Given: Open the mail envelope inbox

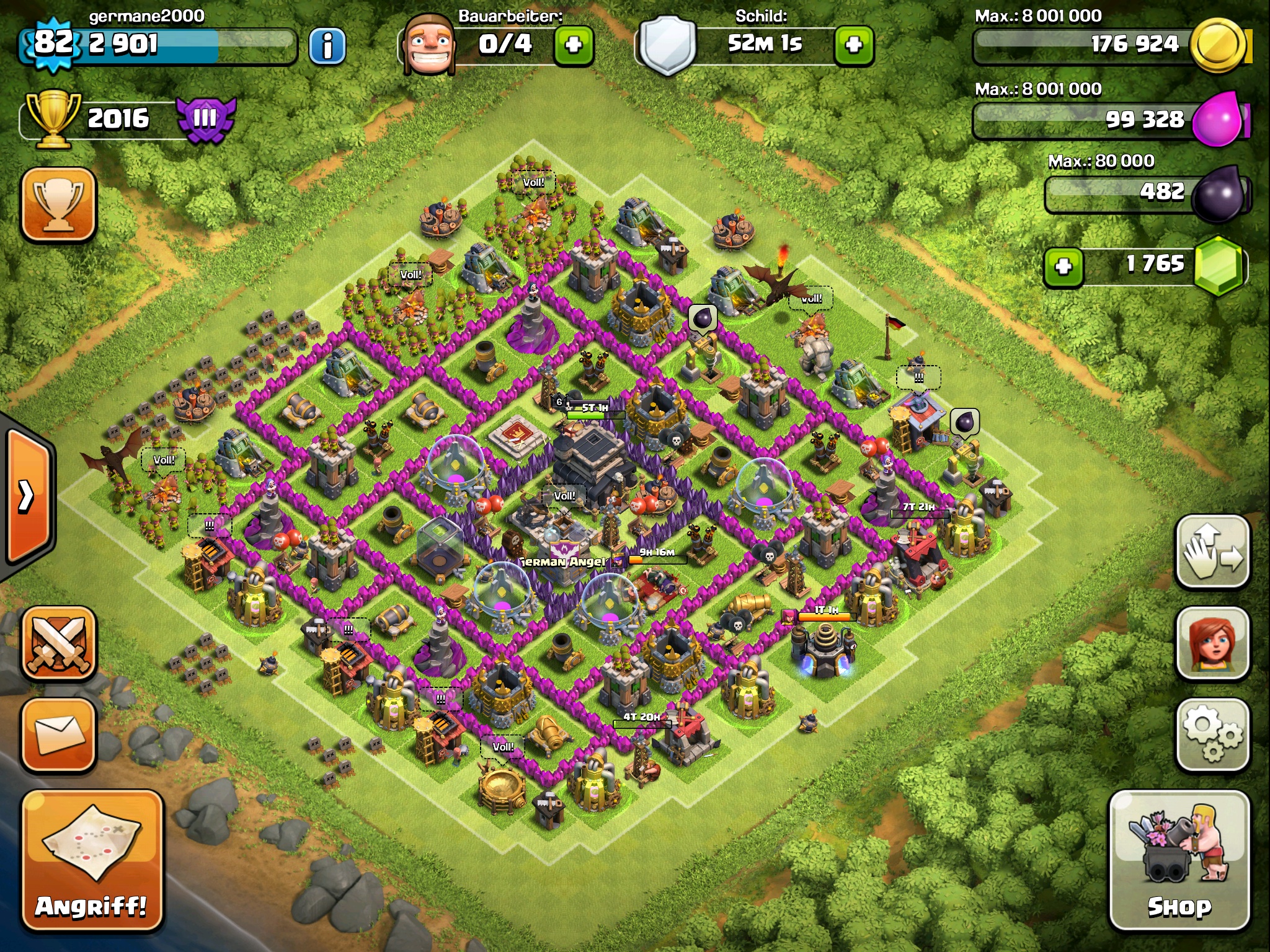Looking at the screenshot, I should (x=59, y=734).
